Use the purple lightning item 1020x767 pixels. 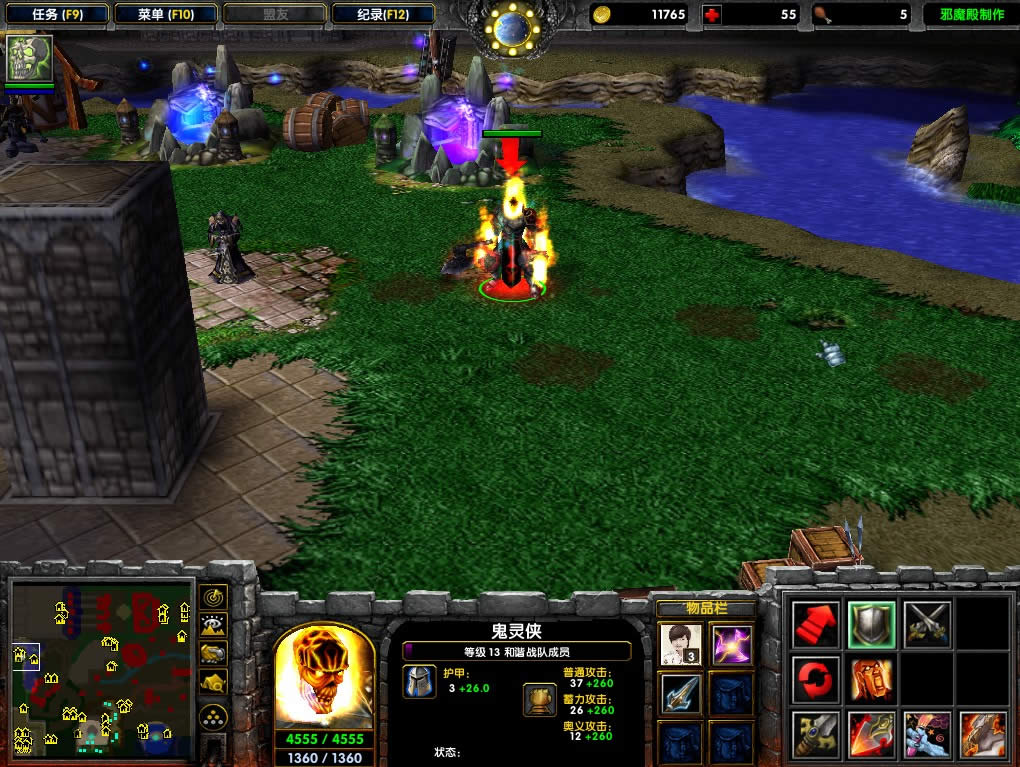pyautogui.click(x=732, y=644)
